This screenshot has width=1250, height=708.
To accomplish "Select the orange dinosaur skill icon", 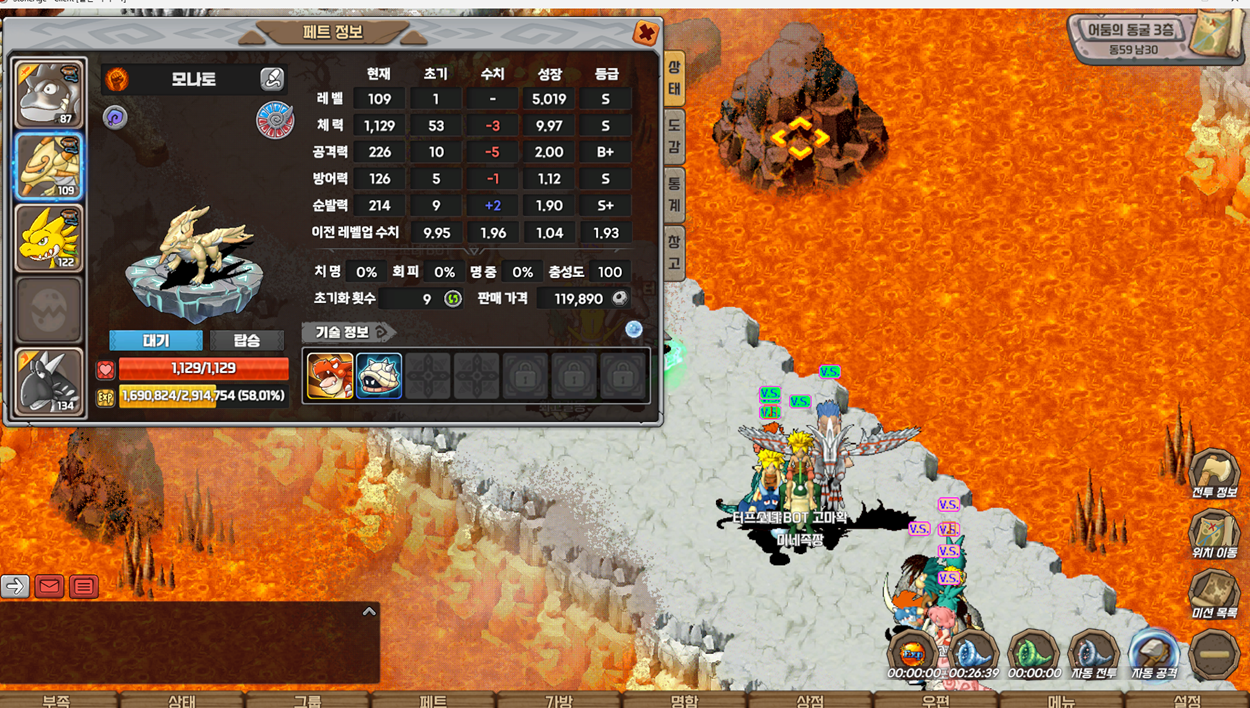I will coord(329,376).
